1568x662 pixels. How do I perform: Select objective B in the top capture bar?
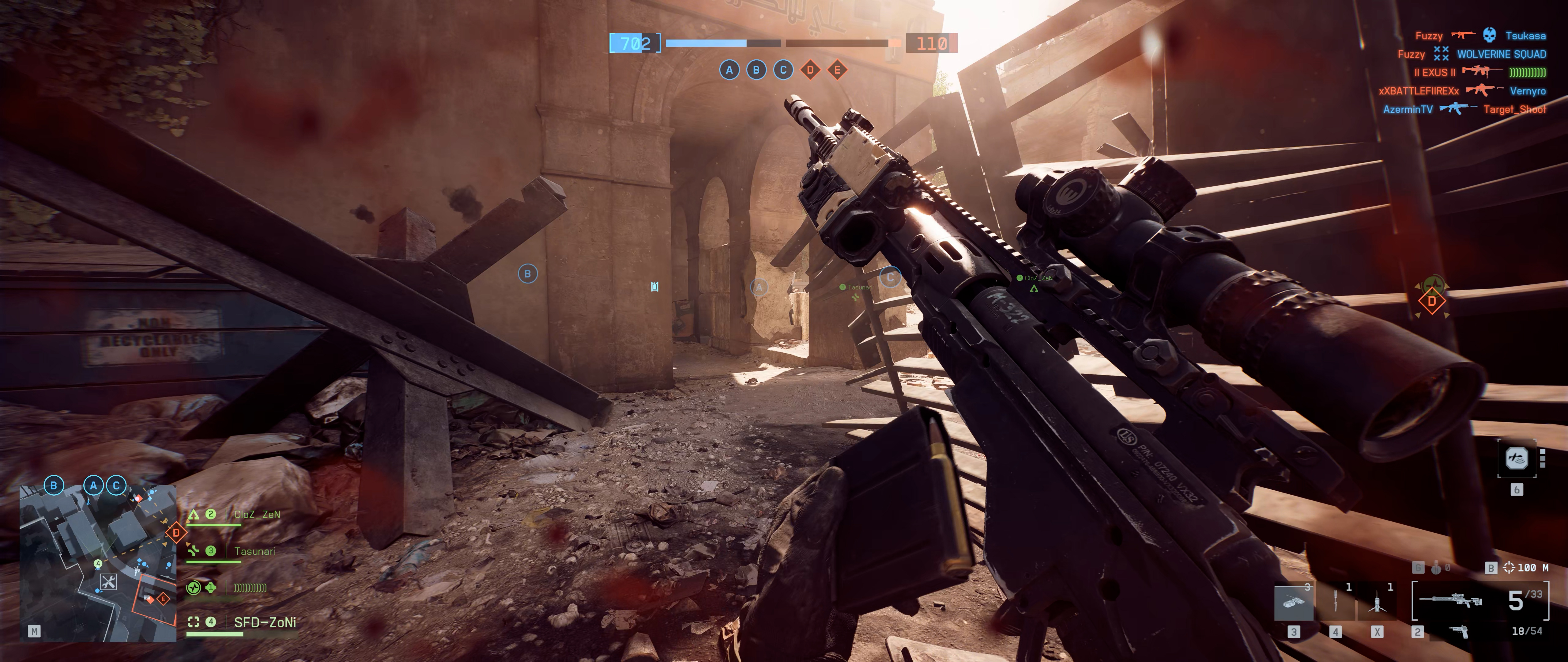(x=756, y=70)
